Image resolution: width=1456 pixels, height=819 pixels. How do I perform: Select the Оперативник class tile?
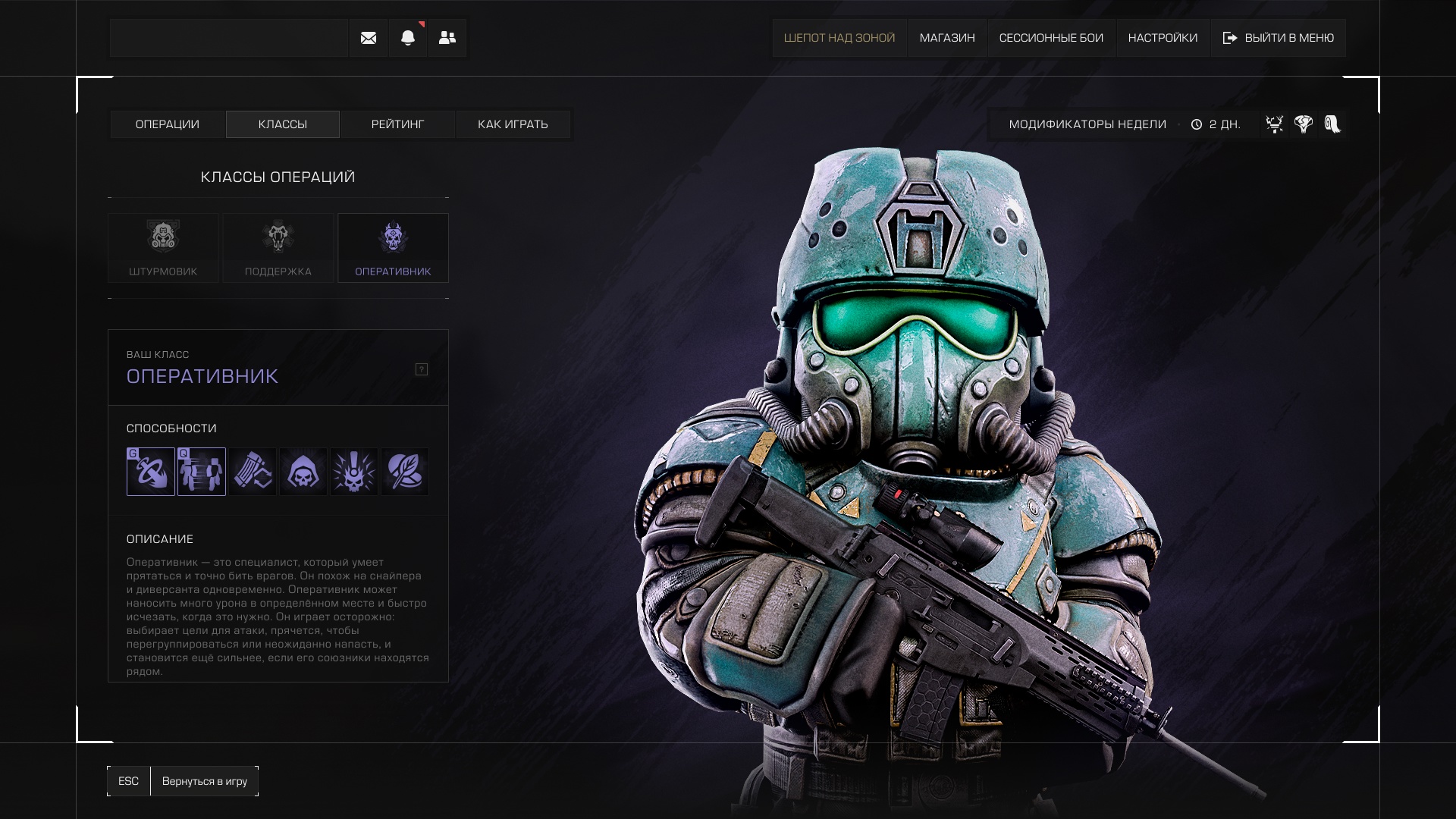pos(393,248)
